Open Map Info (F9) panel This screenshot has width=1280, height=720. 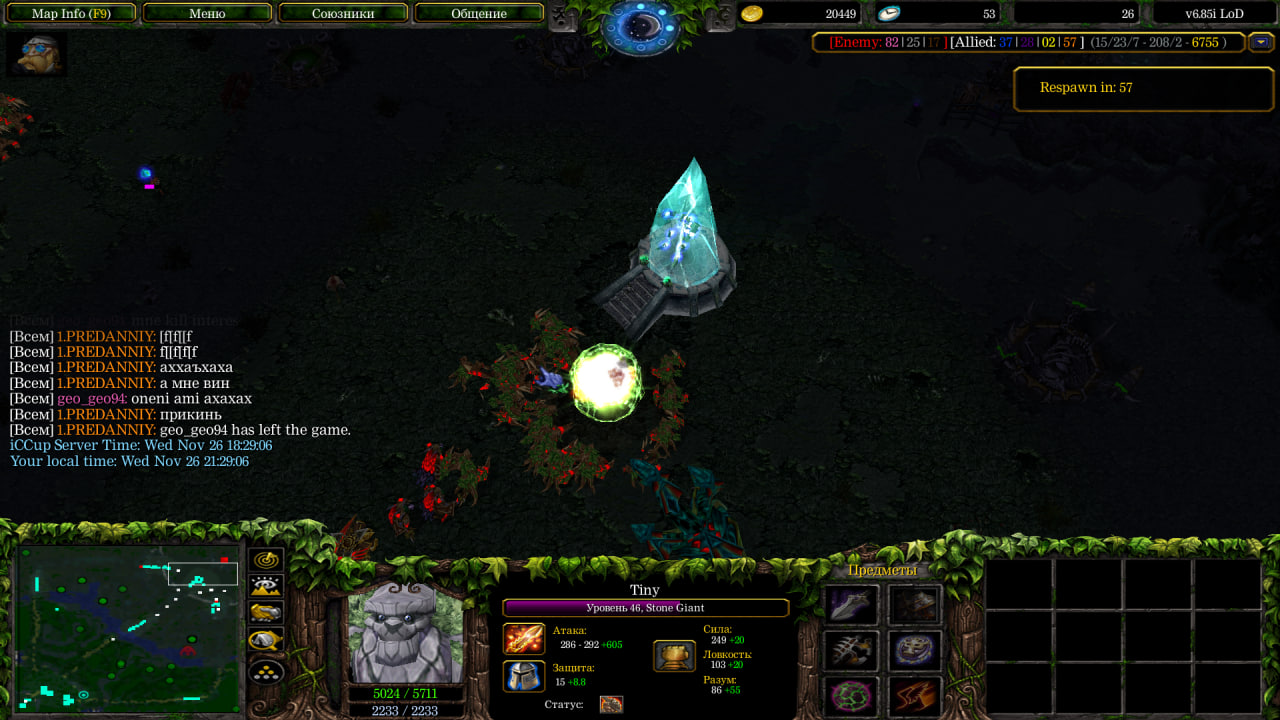71,13
